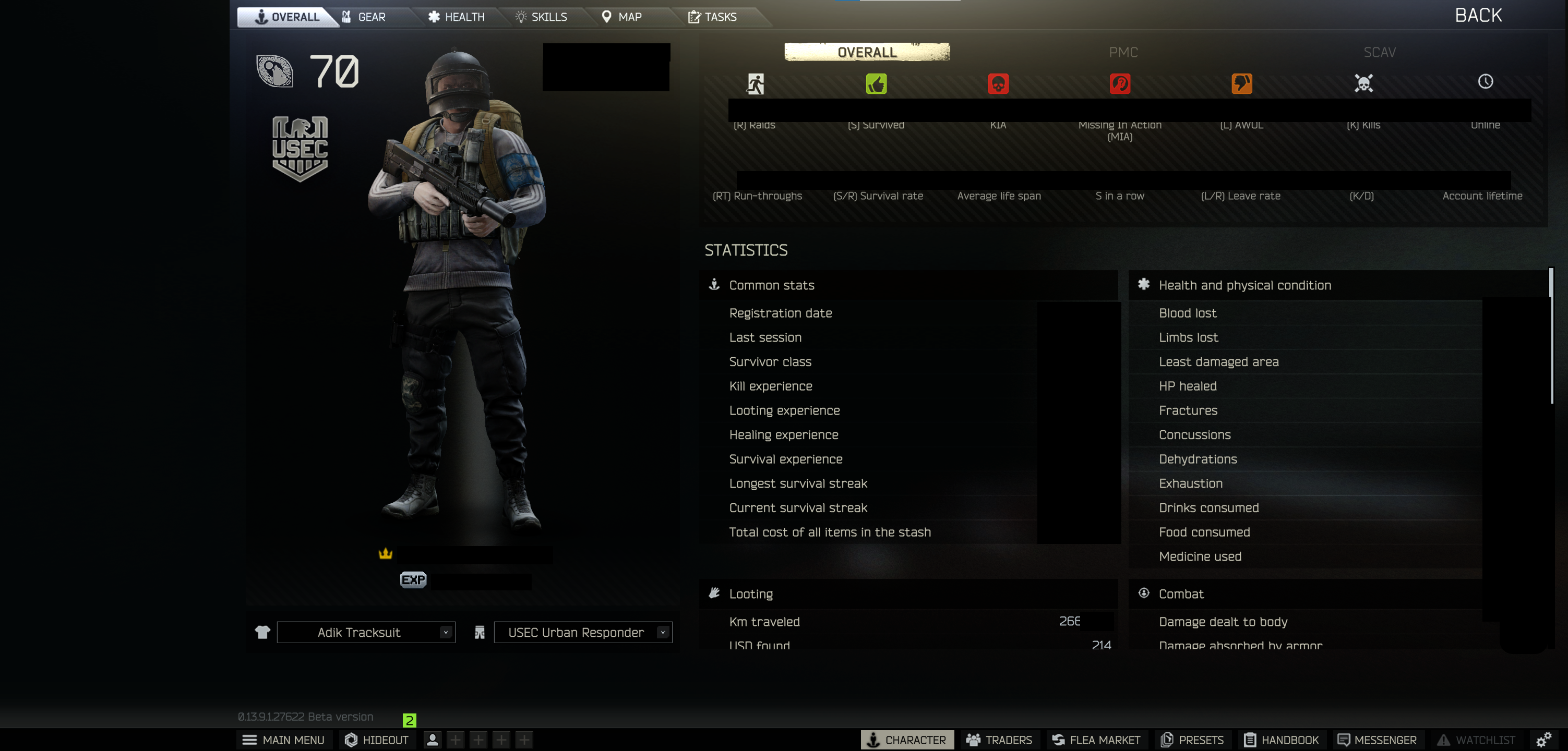The width and height of the screenshot is (1568, 751).
Task: Switch statistics view to SCAV
Action: pyautogui.click(x=1379, y=52)
